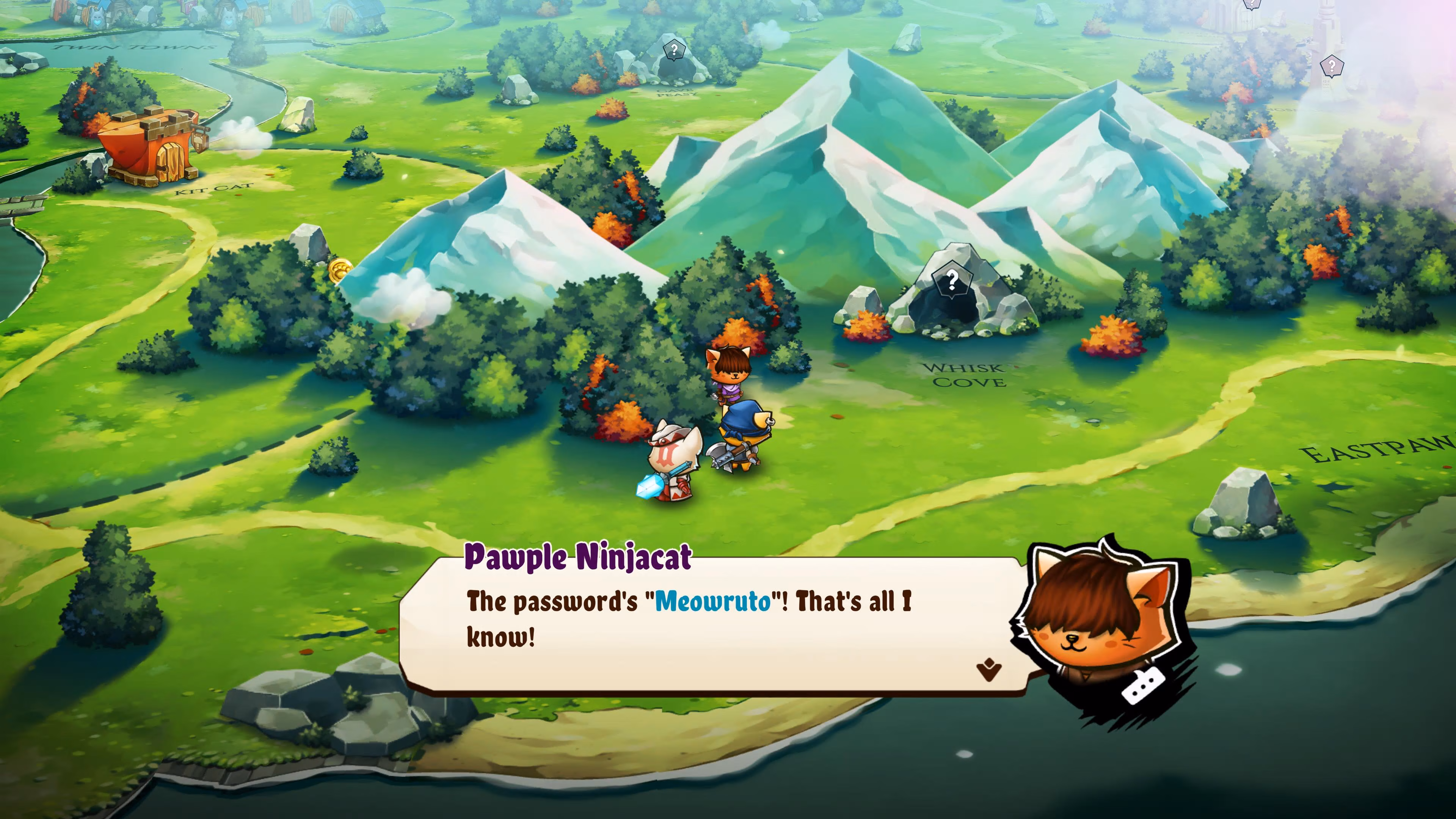1456x819 pixels.
Task: Advance dialogue with the down-arrow indicator
Action: pyautogui.click(x=988, y=670)
